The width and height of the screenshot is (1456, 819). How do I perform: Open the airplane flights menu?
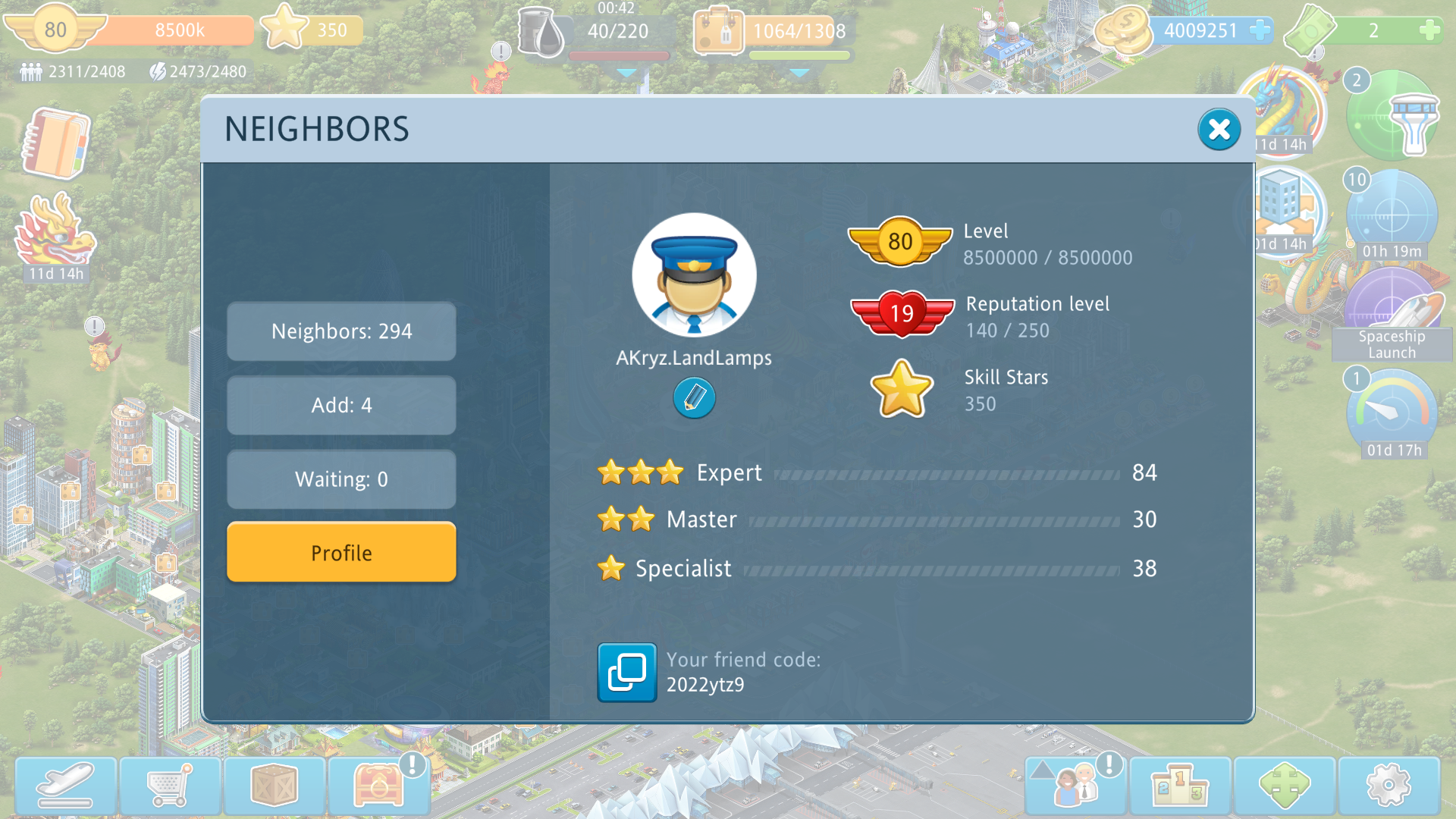click(x=66, y=786)
